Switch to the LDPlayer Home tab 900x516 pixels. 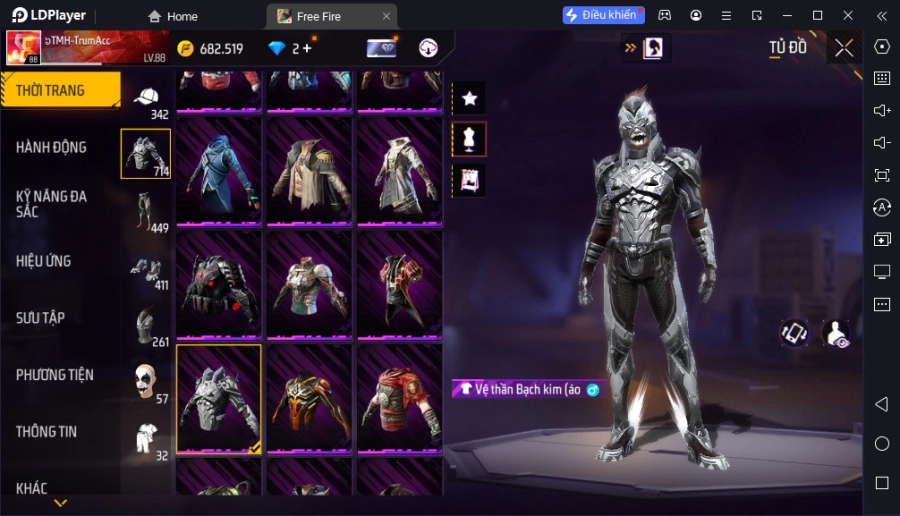pos(173,16)
